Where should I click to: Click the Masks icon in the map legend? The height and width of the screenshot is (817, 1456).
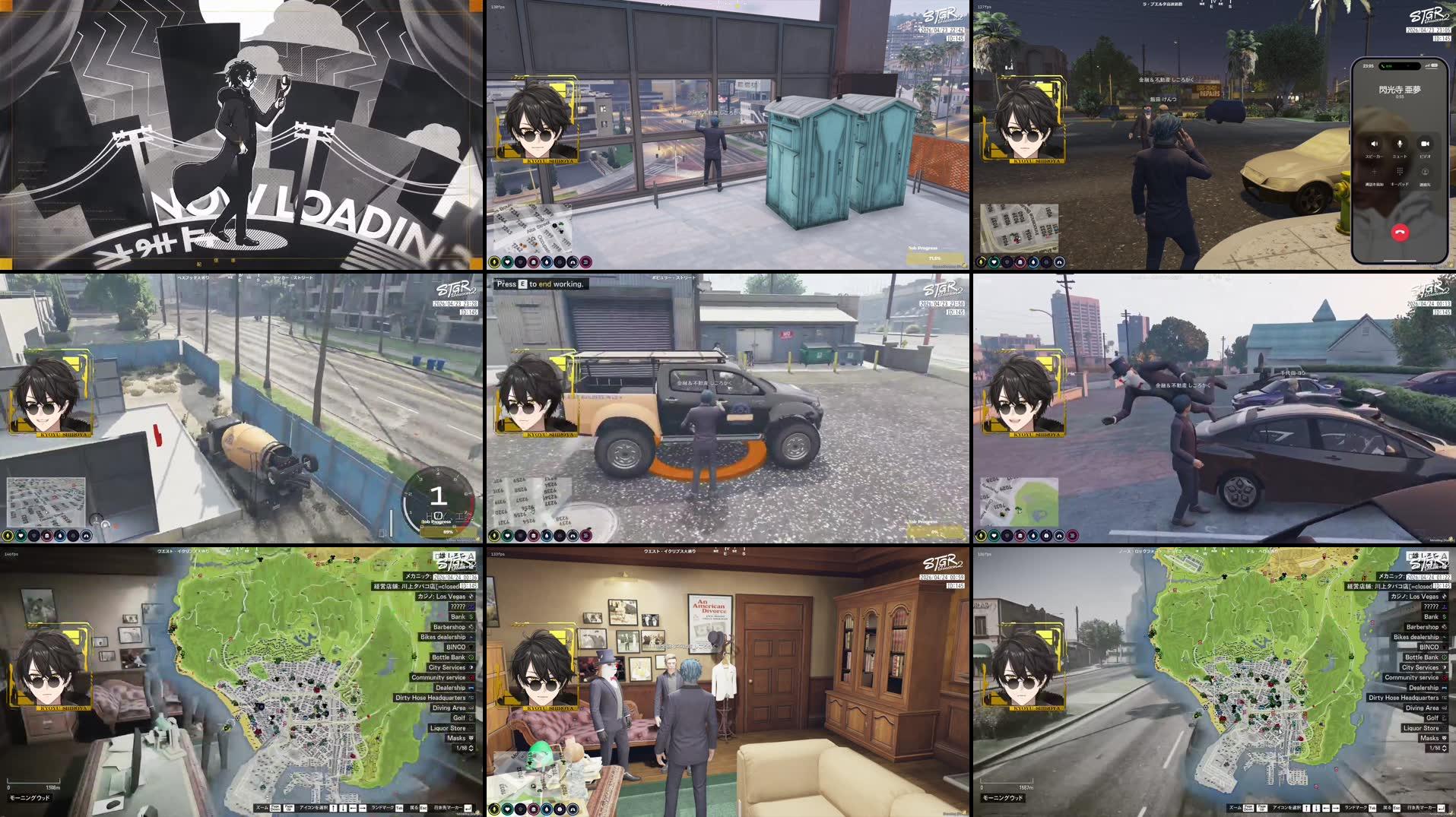1429,739
